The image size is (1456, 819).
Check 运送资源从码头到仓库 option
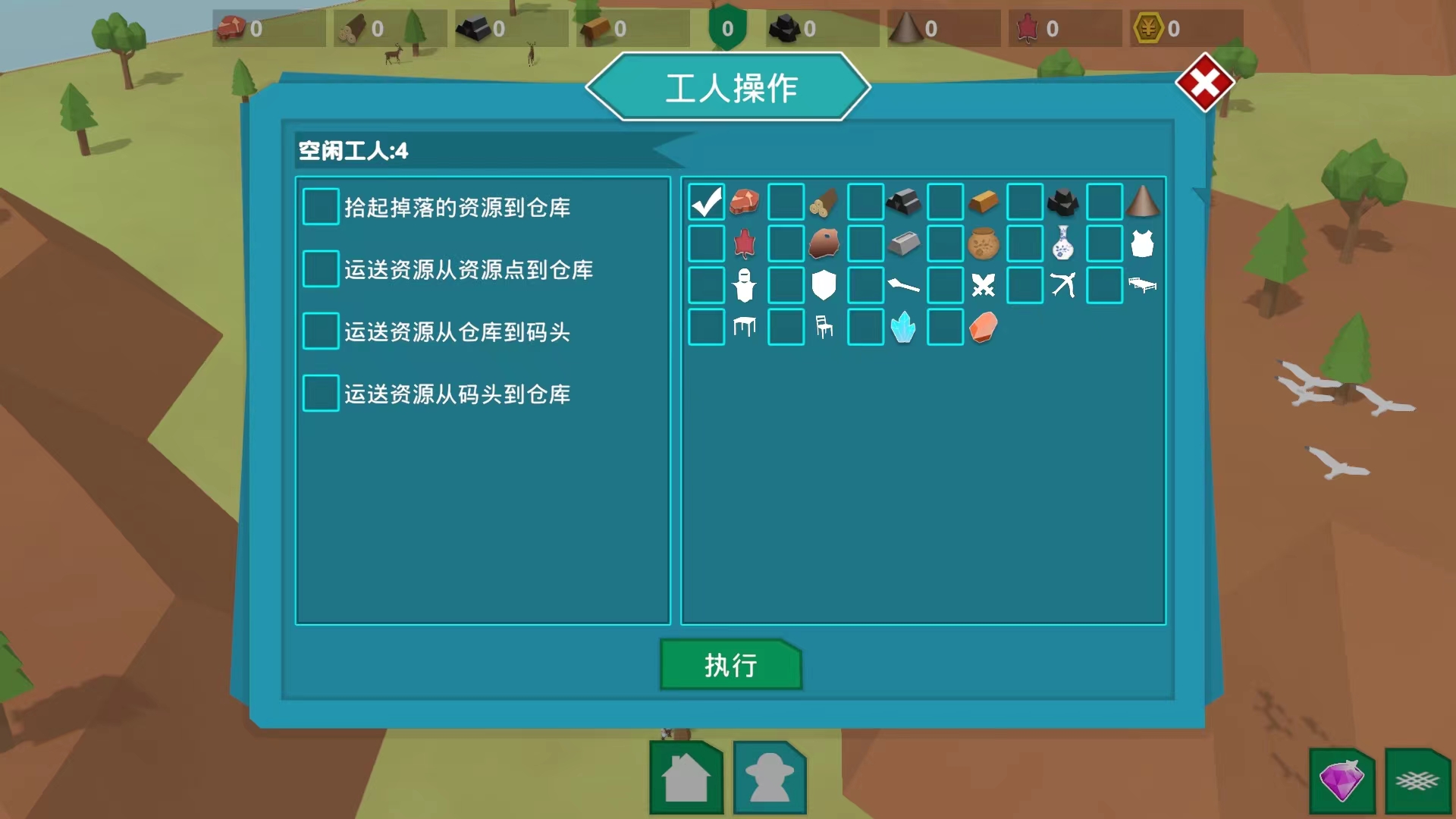320,393
